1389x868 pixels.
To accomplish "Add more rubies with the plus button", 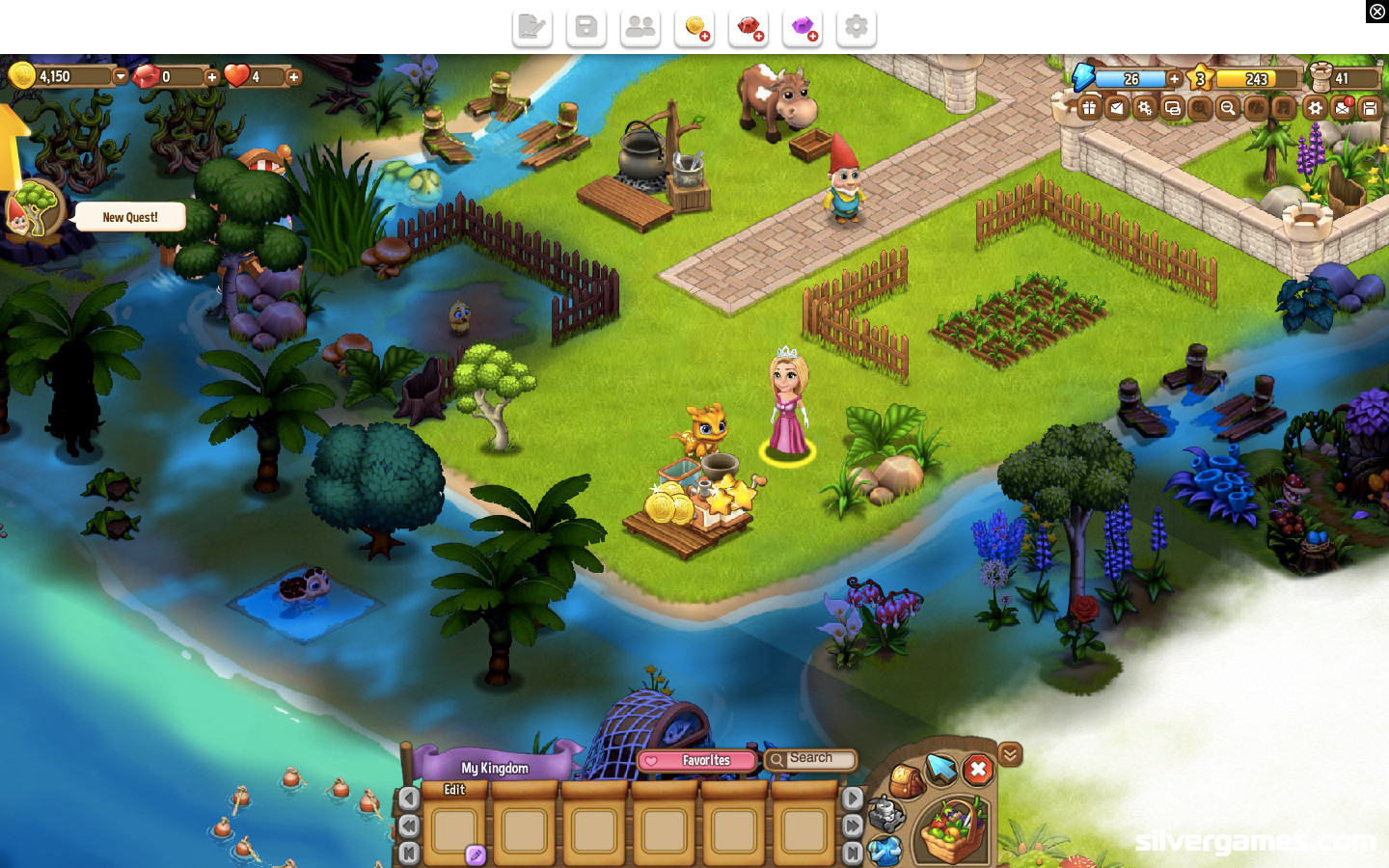I will pyautogui.click(x=211, y=77).
